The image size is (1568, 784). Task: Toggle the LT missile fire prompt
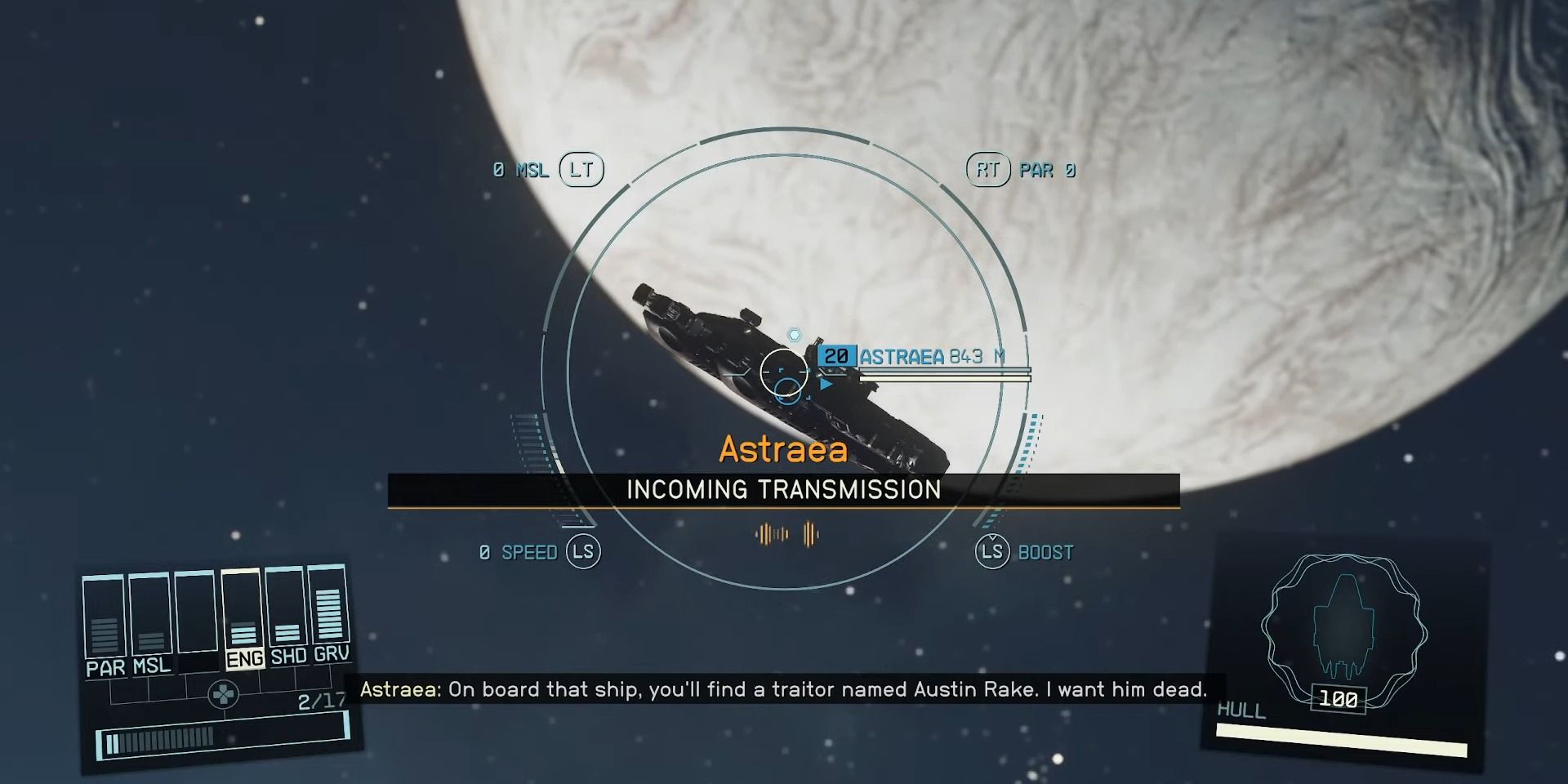tap(583, 169)
